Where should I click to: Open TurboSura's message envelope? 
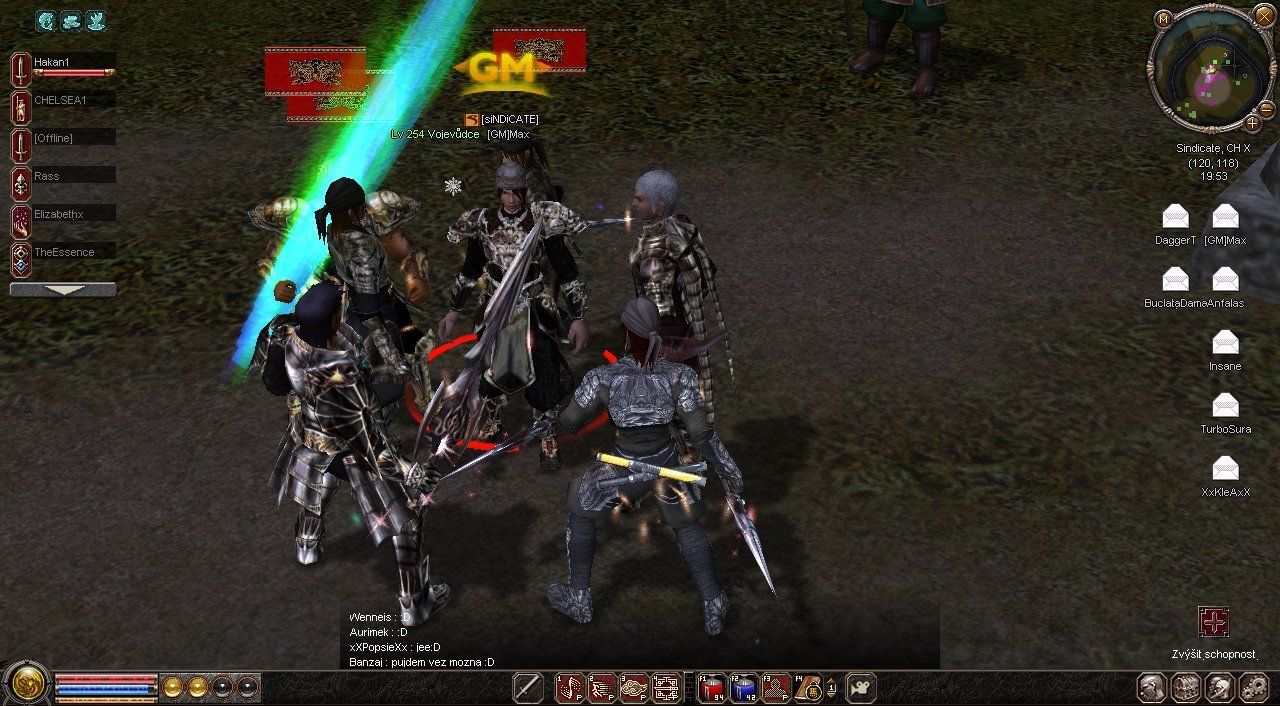point(1225,406)
